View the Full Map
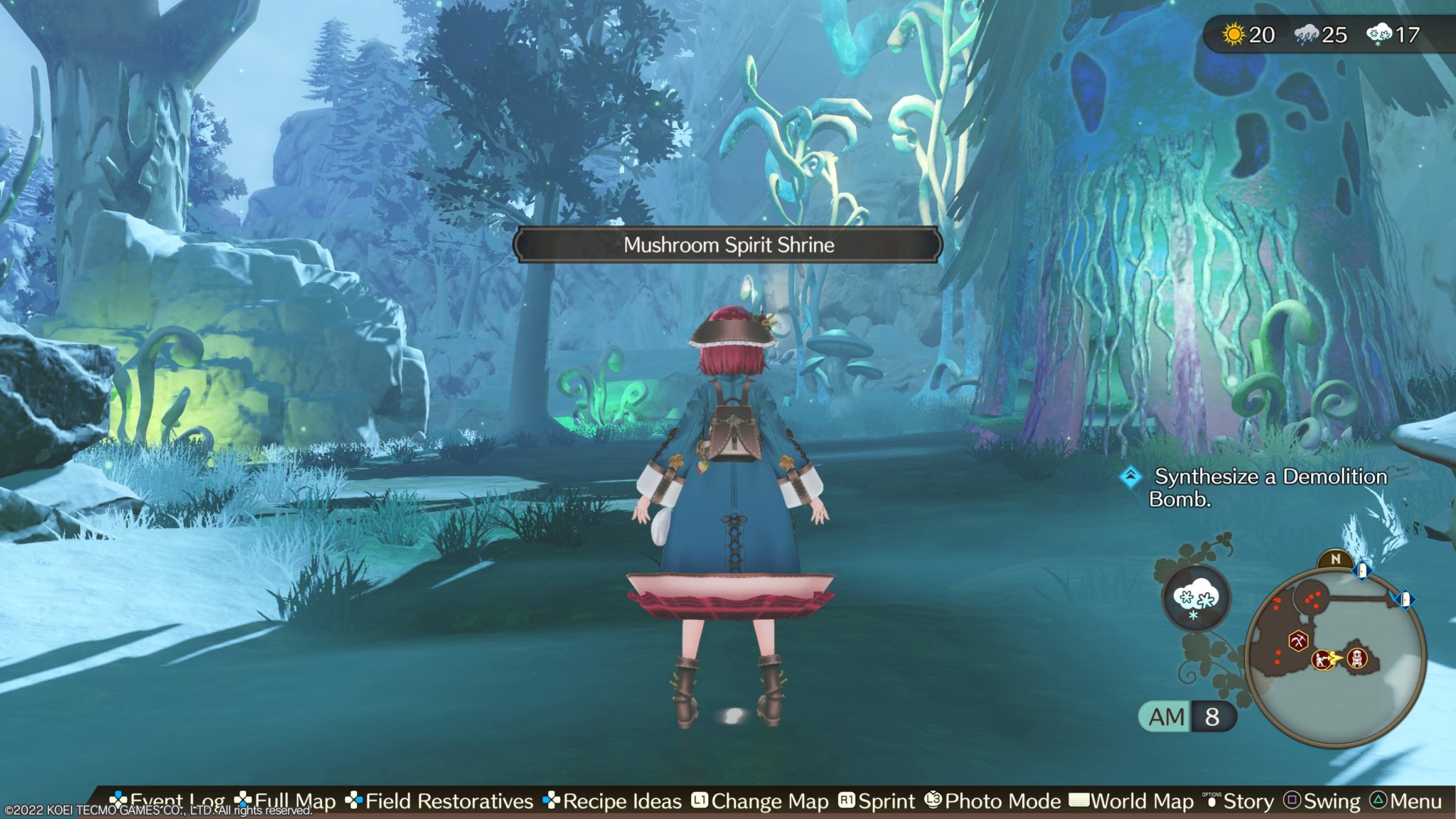This screenshot has width=1456, height=819. (284, 801)
